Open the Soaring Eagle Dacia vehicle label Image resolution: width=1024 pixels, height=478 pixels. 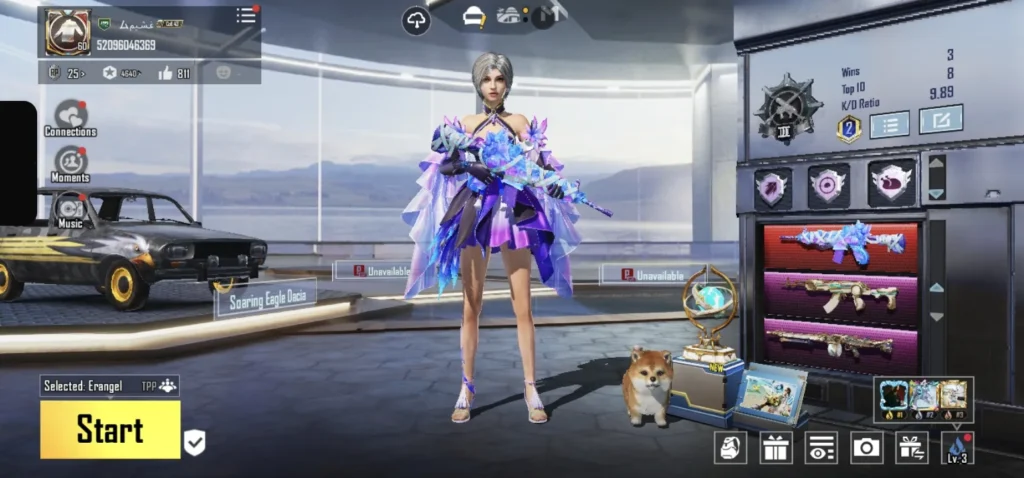tap(265, 297)
